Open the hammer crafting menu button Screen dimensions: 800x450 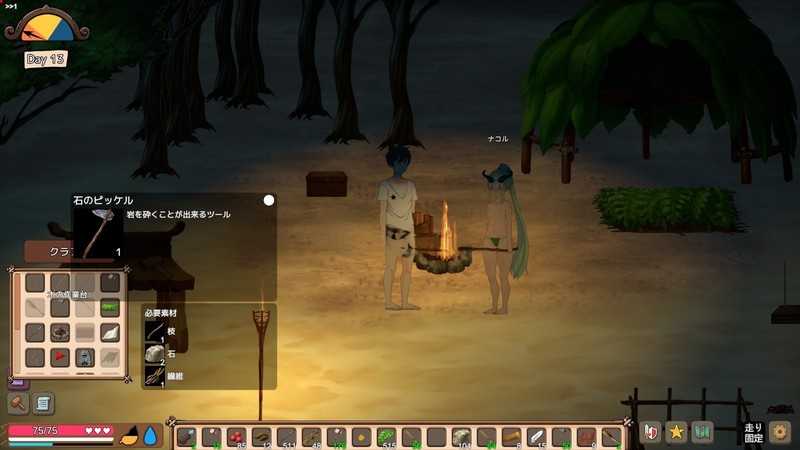(x=18, y=403)
